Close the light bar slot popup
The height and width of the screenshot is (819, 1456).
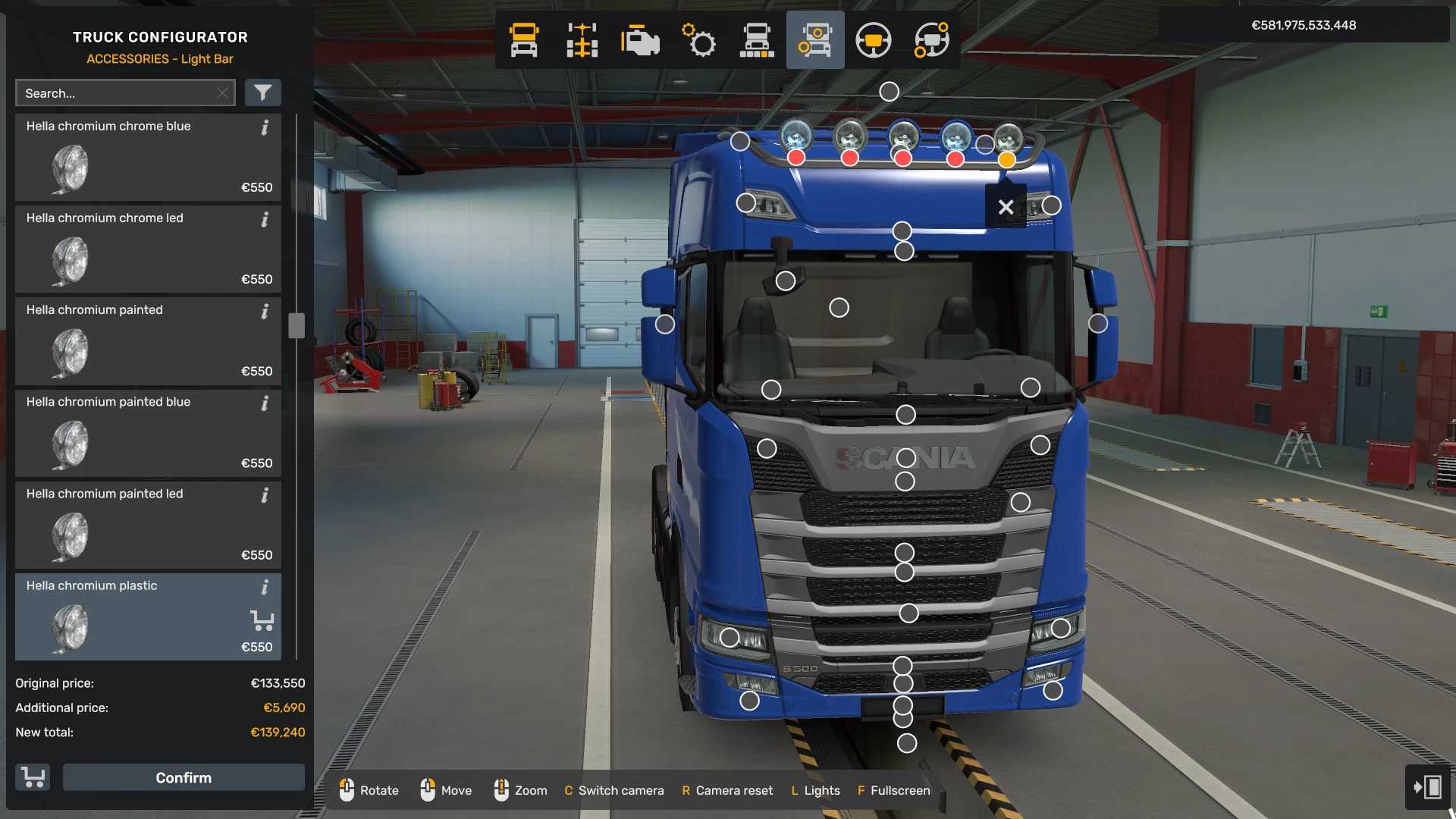pos(1006,207)
